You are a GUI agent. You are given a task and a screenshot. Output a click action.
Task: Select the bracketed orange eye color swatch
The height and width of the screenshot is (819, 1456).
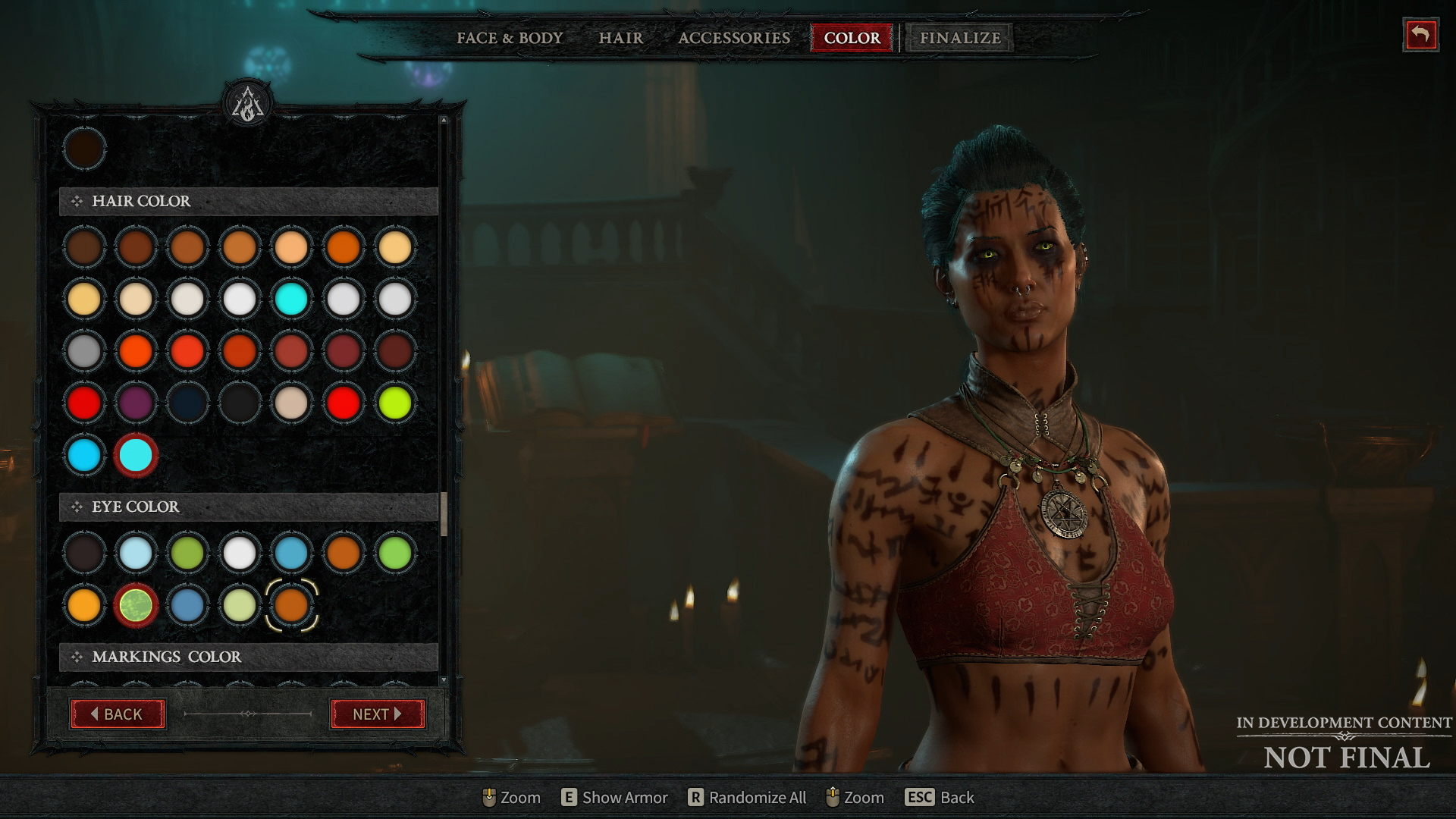[x=292, y=605]
